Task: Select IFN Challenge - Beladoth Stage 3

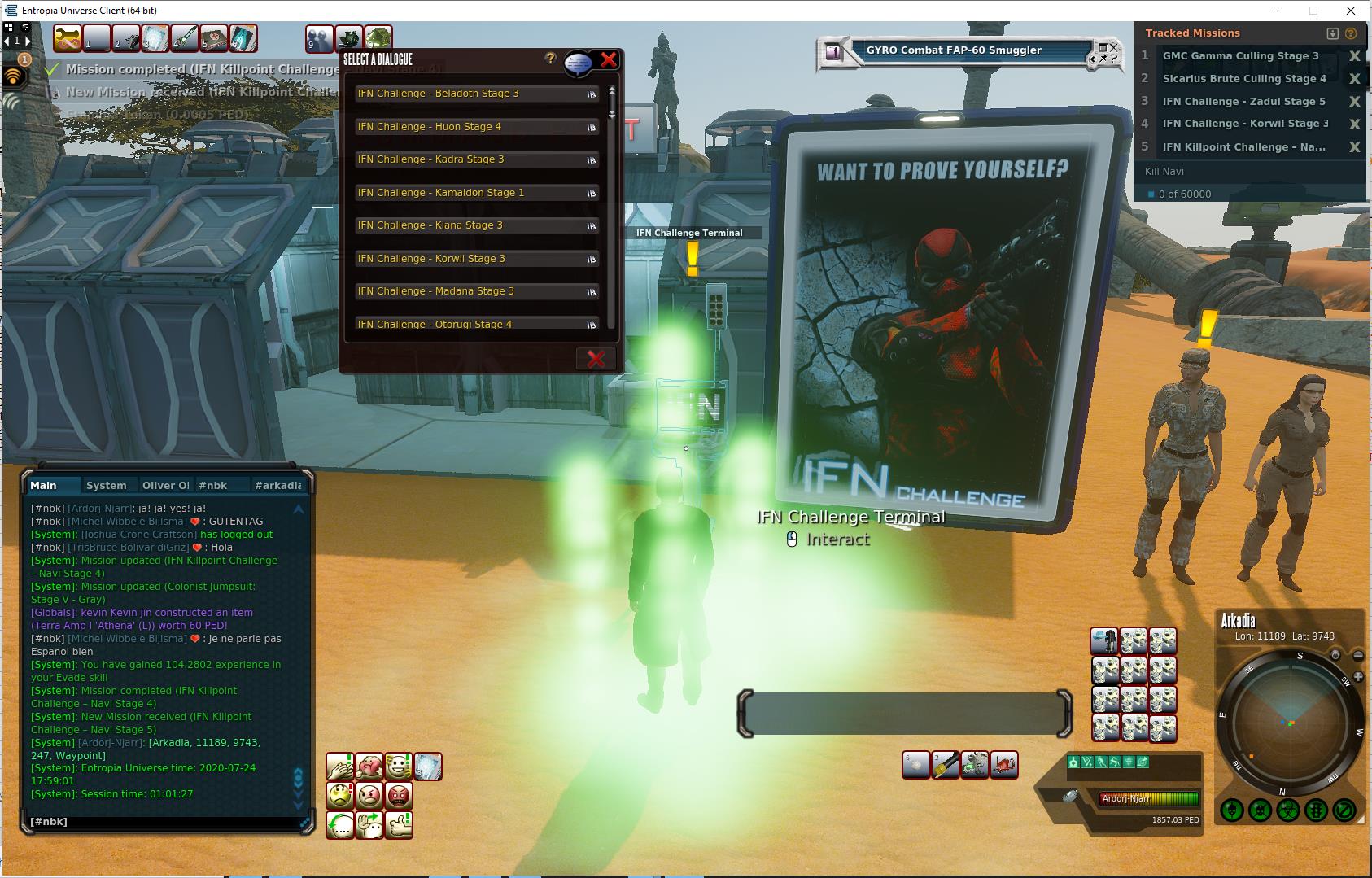Action: (476, 94)
